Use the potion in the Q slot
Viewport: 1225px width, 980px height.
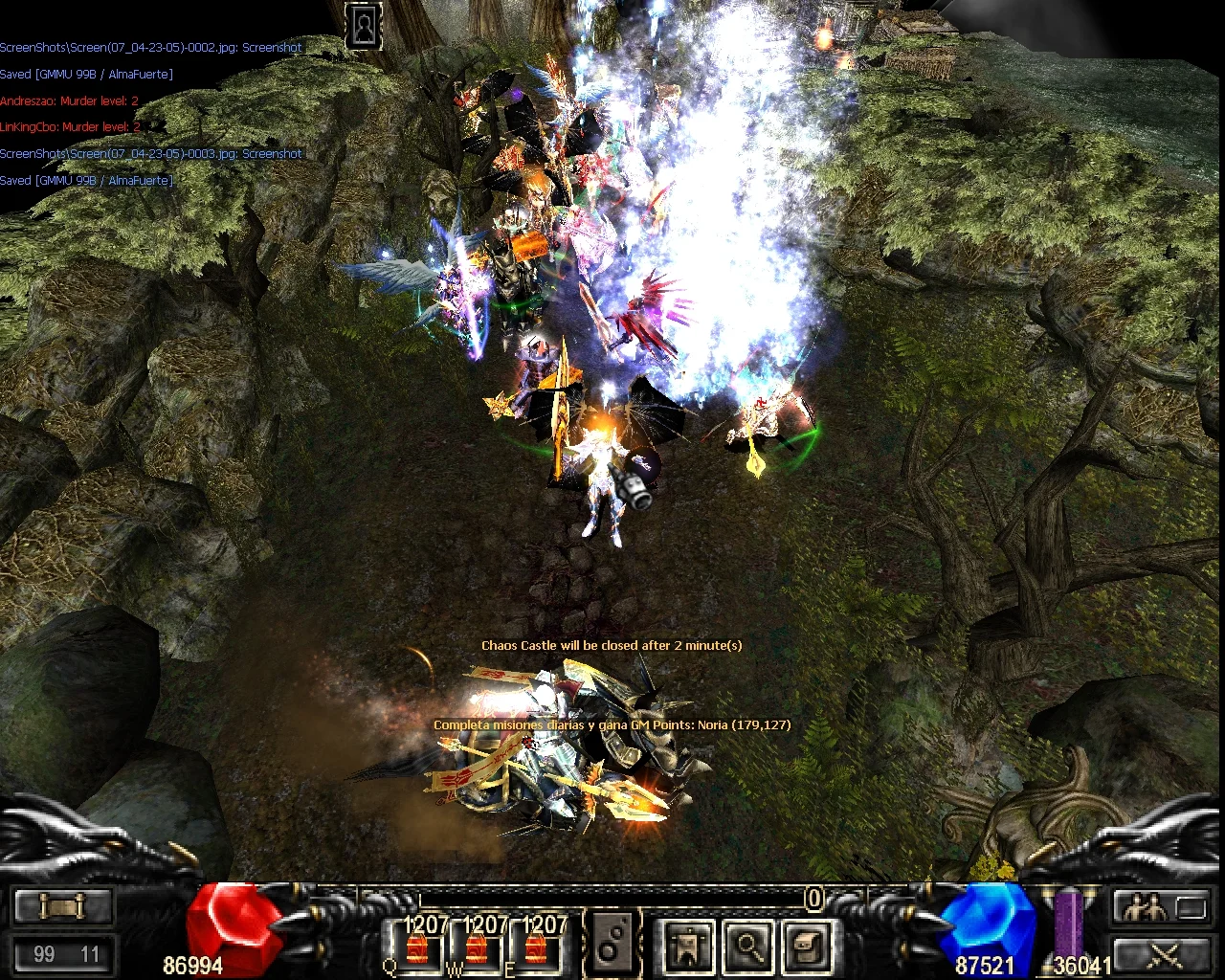(x=417, y=947)
